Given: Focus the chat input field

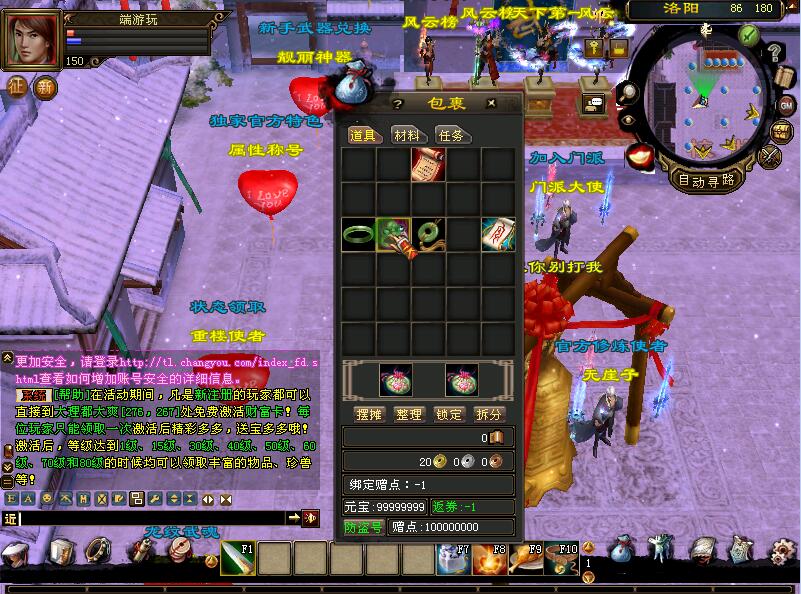Looking at the screenshot, I should pyautogui.click(x=150, y=518).
